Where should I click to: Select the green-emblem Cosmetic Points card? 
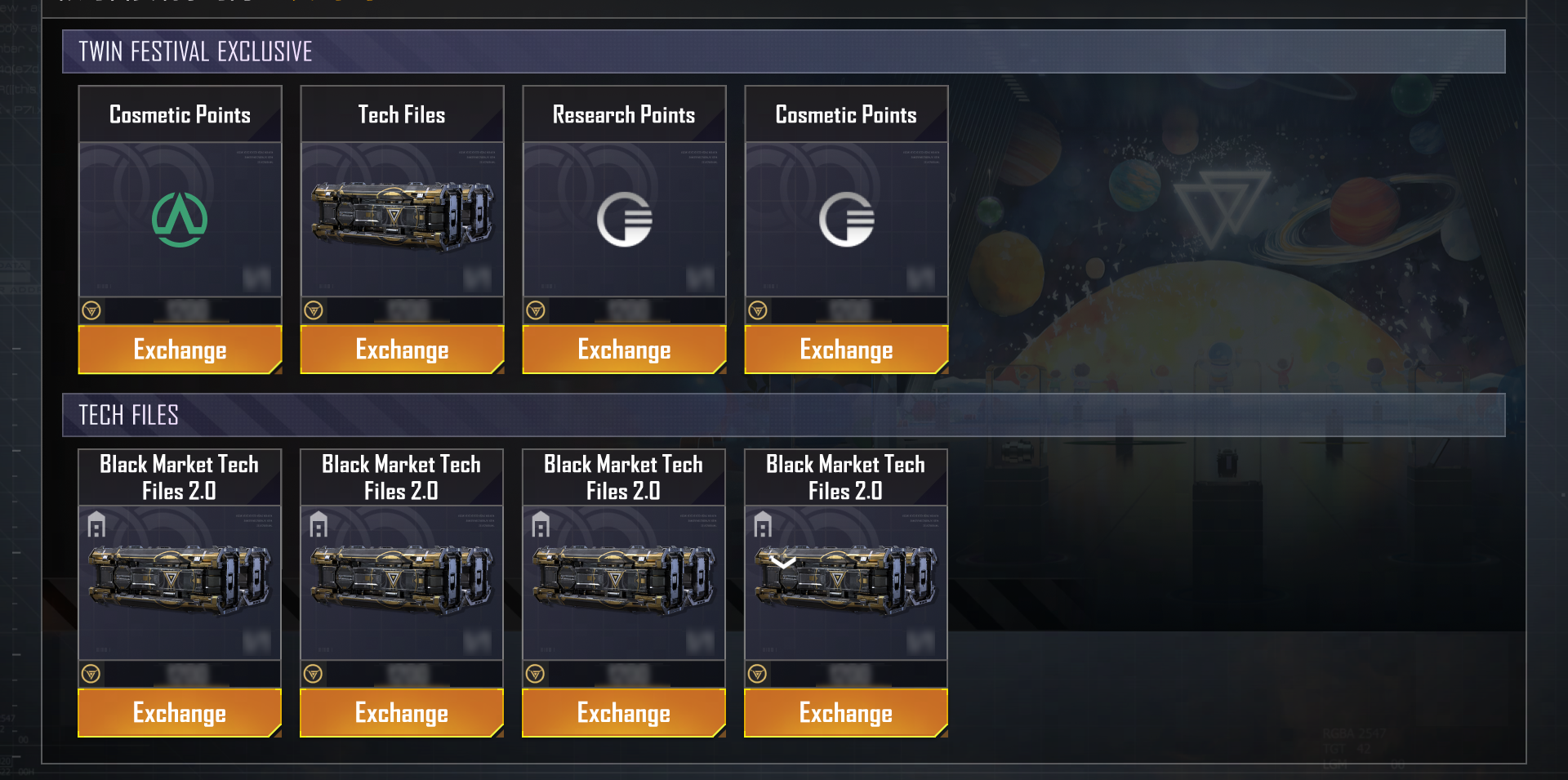(x=180, y=219)
